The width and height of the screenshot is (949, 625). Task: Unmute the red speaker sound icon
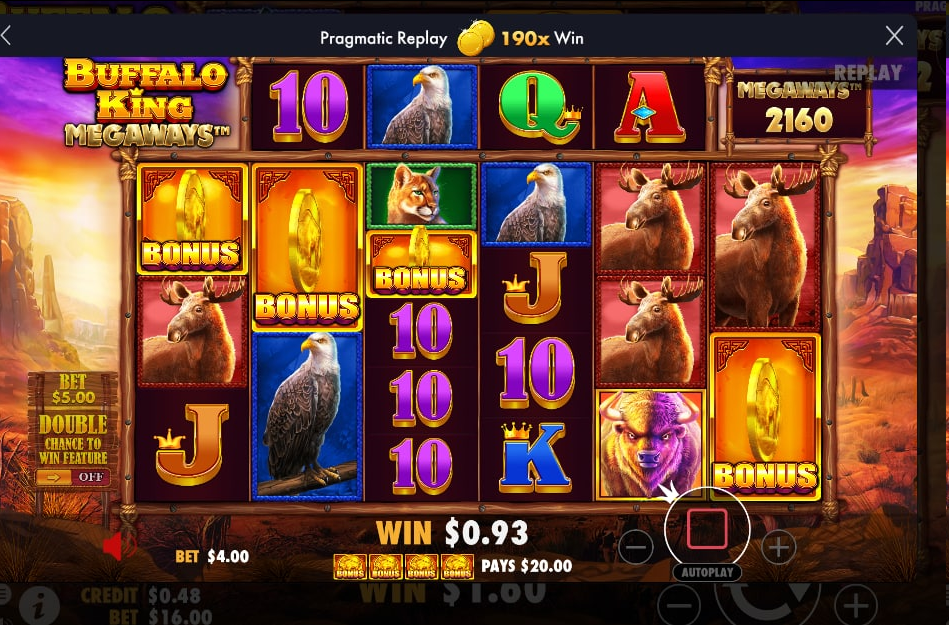[x=120, y=546]
